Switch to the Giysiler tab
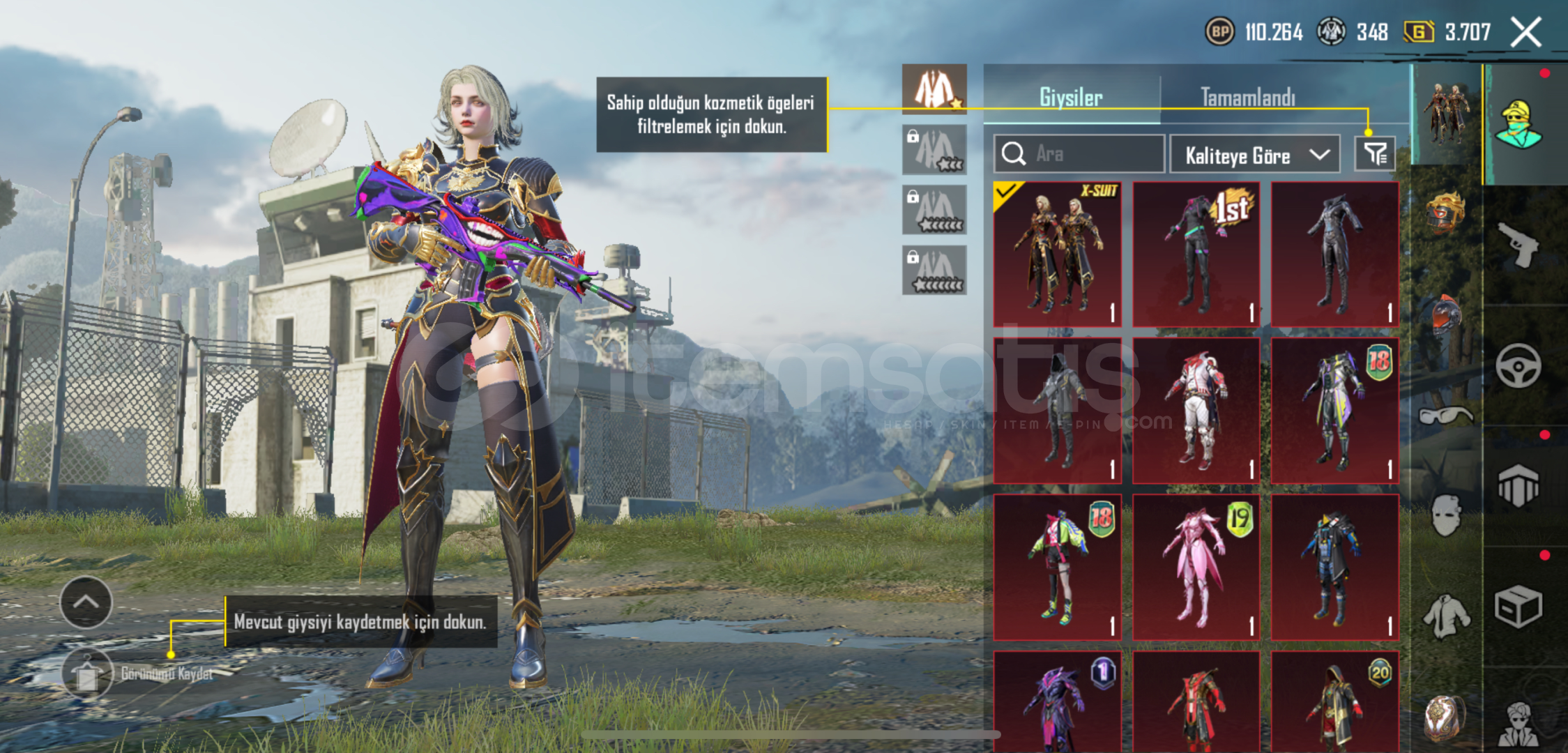1568x753 pixels. (1071, 97)
